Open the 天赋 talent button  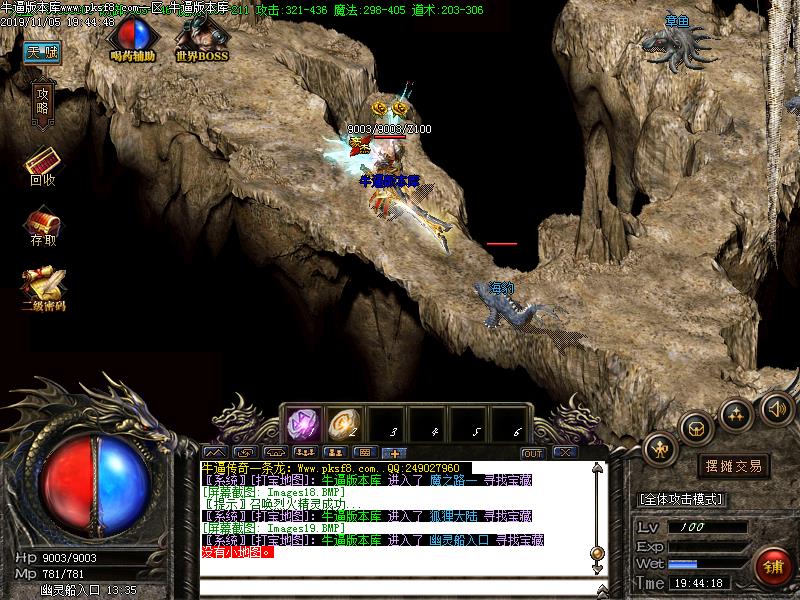[41, 51]
